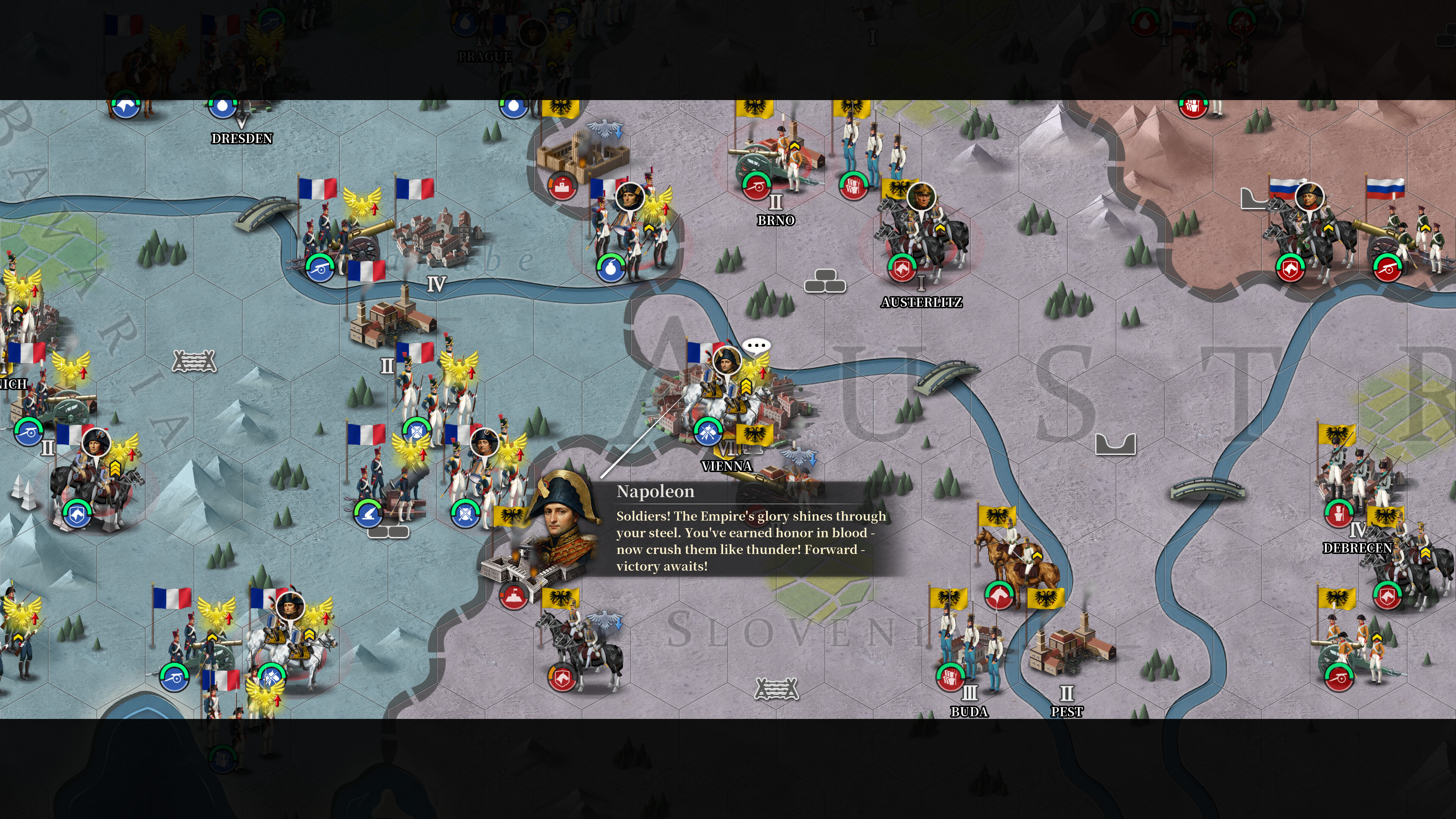
Task: Click the red upgrade arrow beside Napoleon's eagle in Vienna
Action: click(763, 372)
